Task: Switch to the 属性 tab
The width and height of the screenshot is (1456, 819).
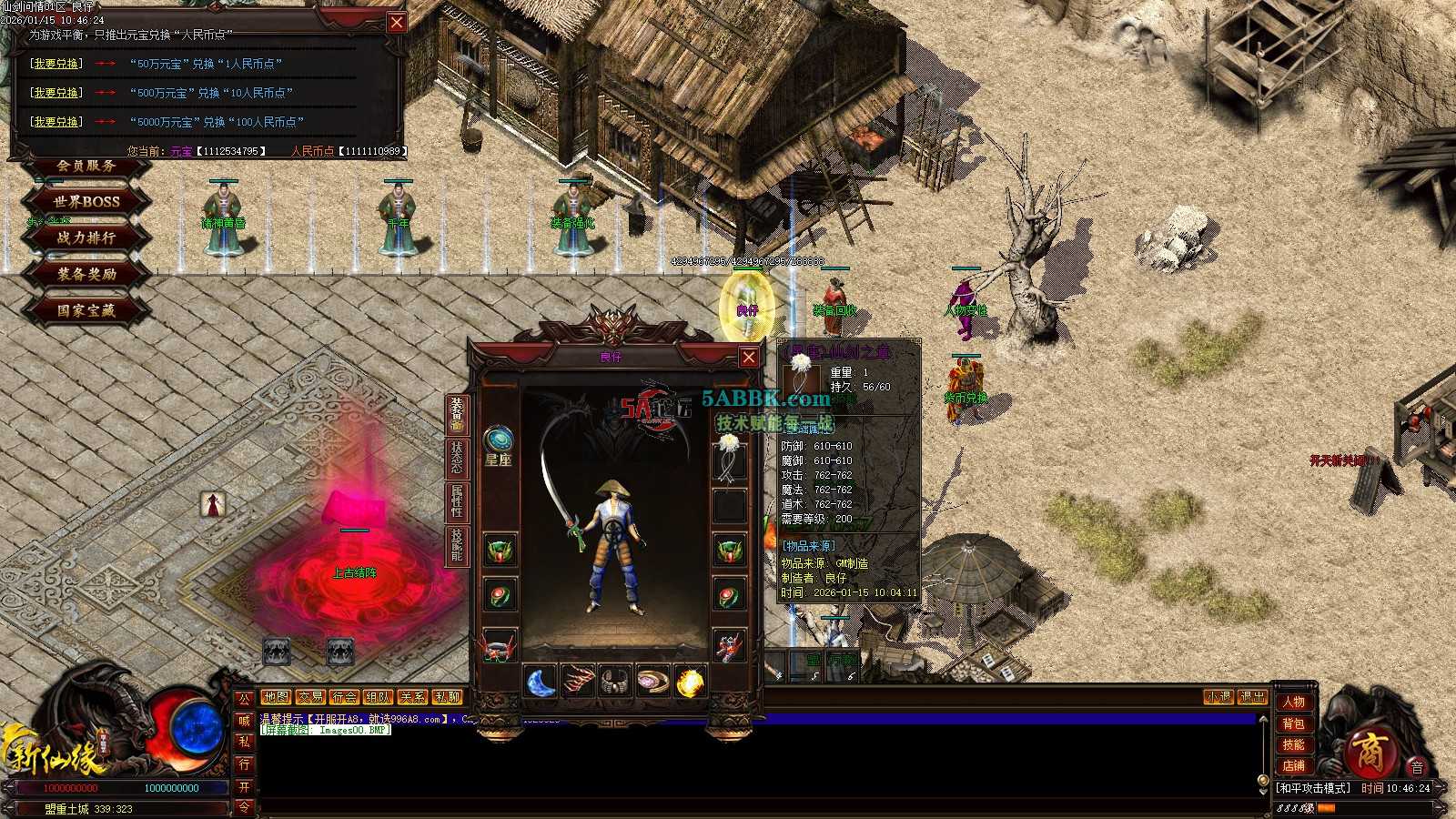Action: pyautogui.click(x=457, y=501)
